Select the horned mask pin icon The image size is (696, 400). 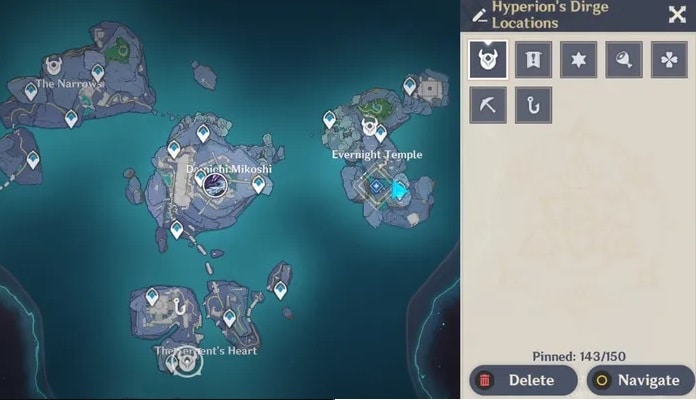pos(487,59)
